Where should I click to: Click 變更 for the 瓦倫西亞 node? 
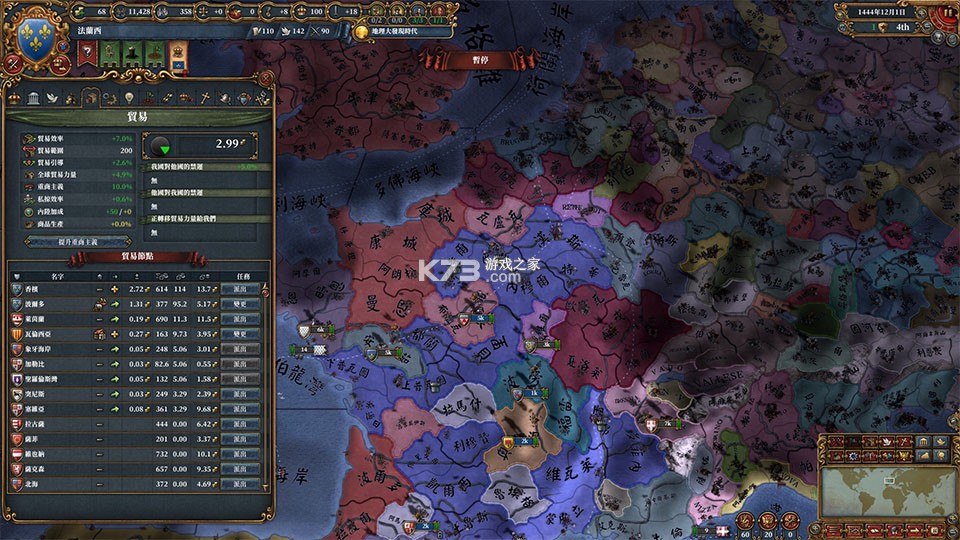coord(240,333)
